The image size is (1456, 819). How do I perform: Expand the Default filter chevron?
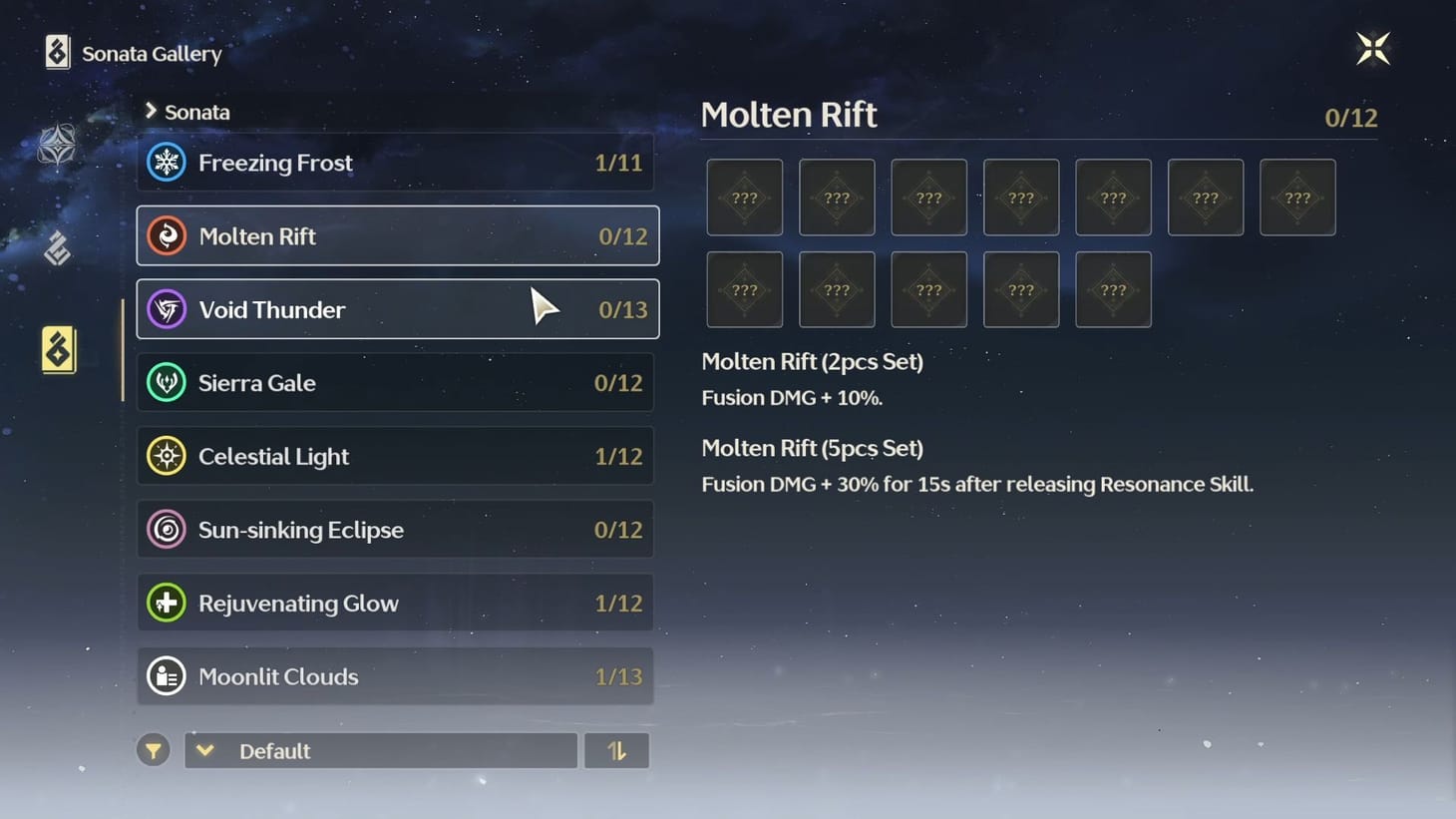(x=205, y=750)
